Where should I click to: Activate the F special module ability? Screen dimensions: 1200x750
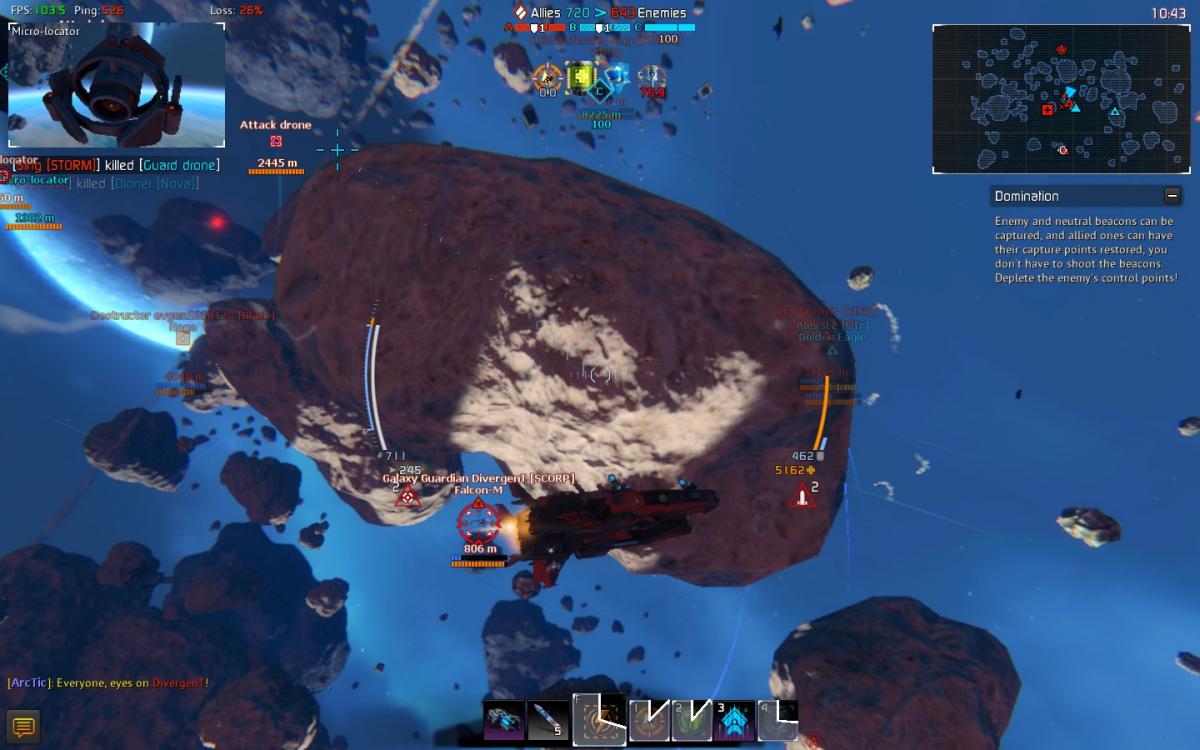click(x=599, y=720)
